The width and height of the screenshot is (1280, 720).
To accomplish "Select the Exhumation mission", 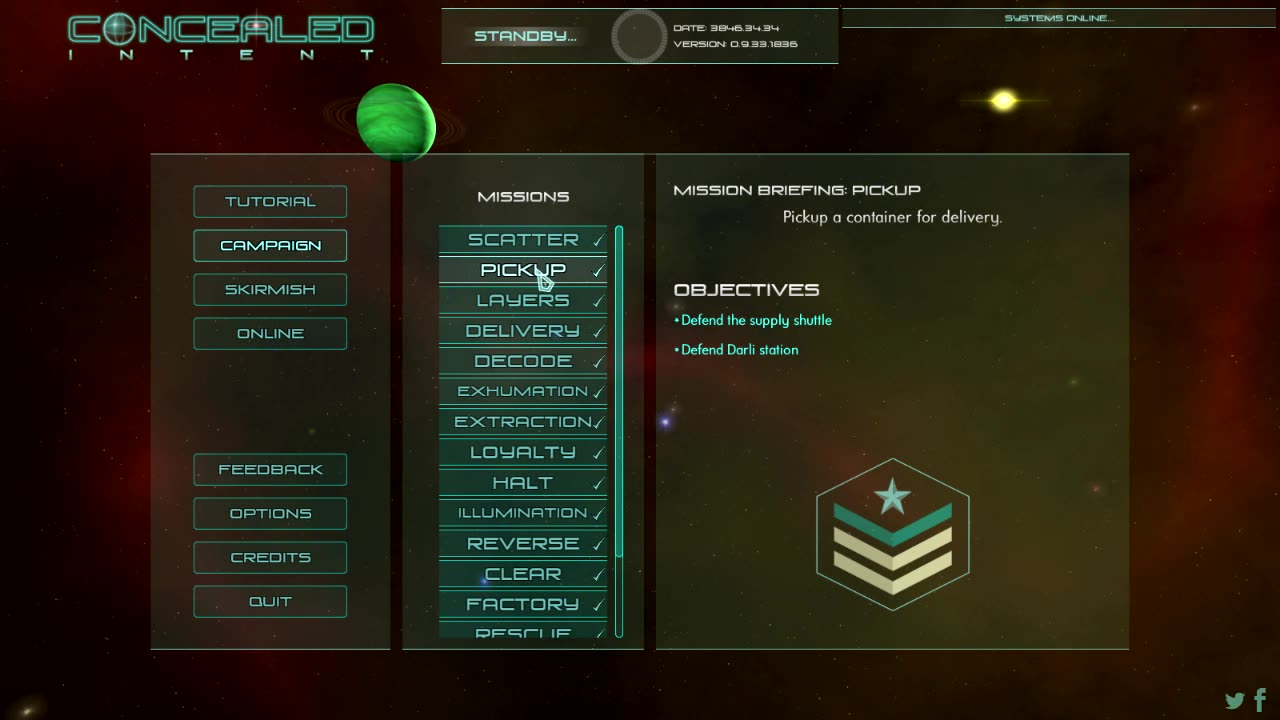I will pos(523,392).
